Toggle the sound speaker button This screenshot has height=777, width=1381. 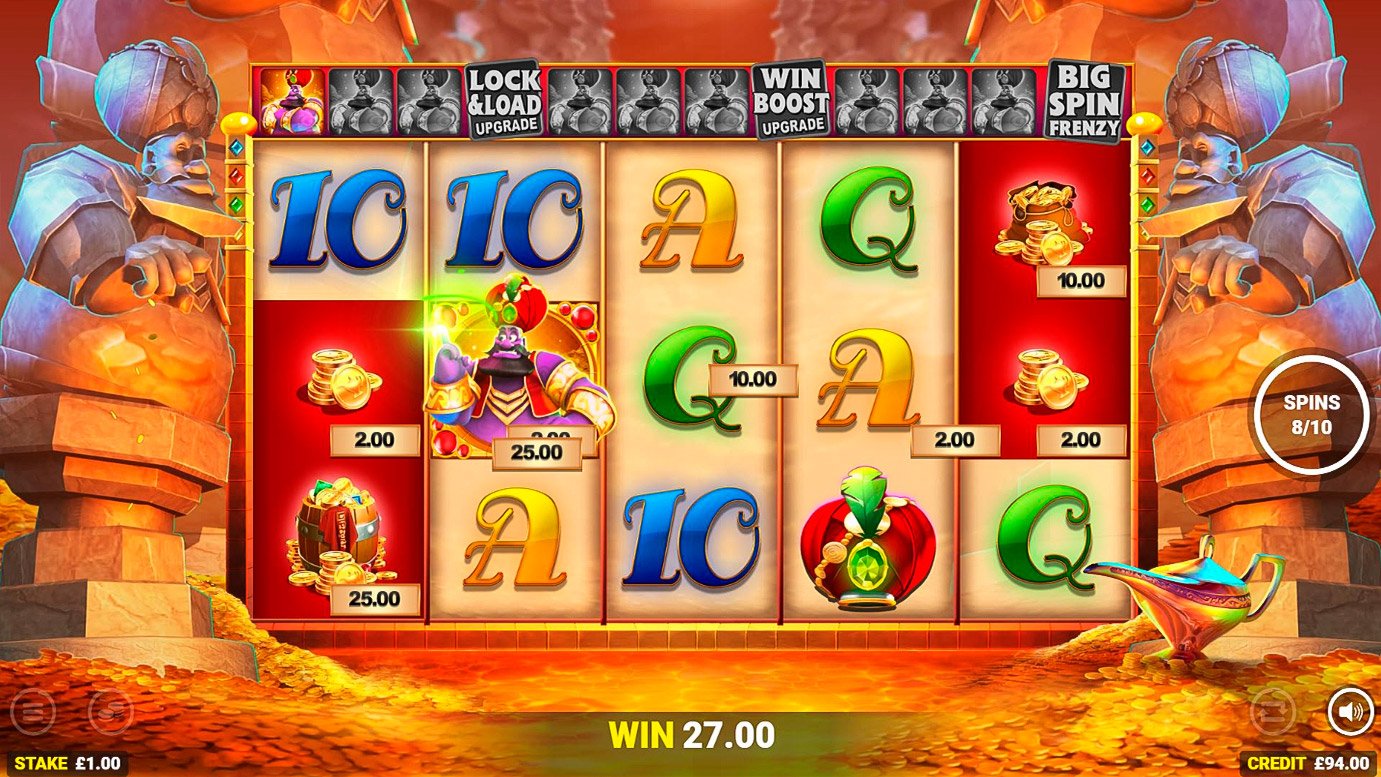pyautogui.click(x=1350, y=712)
